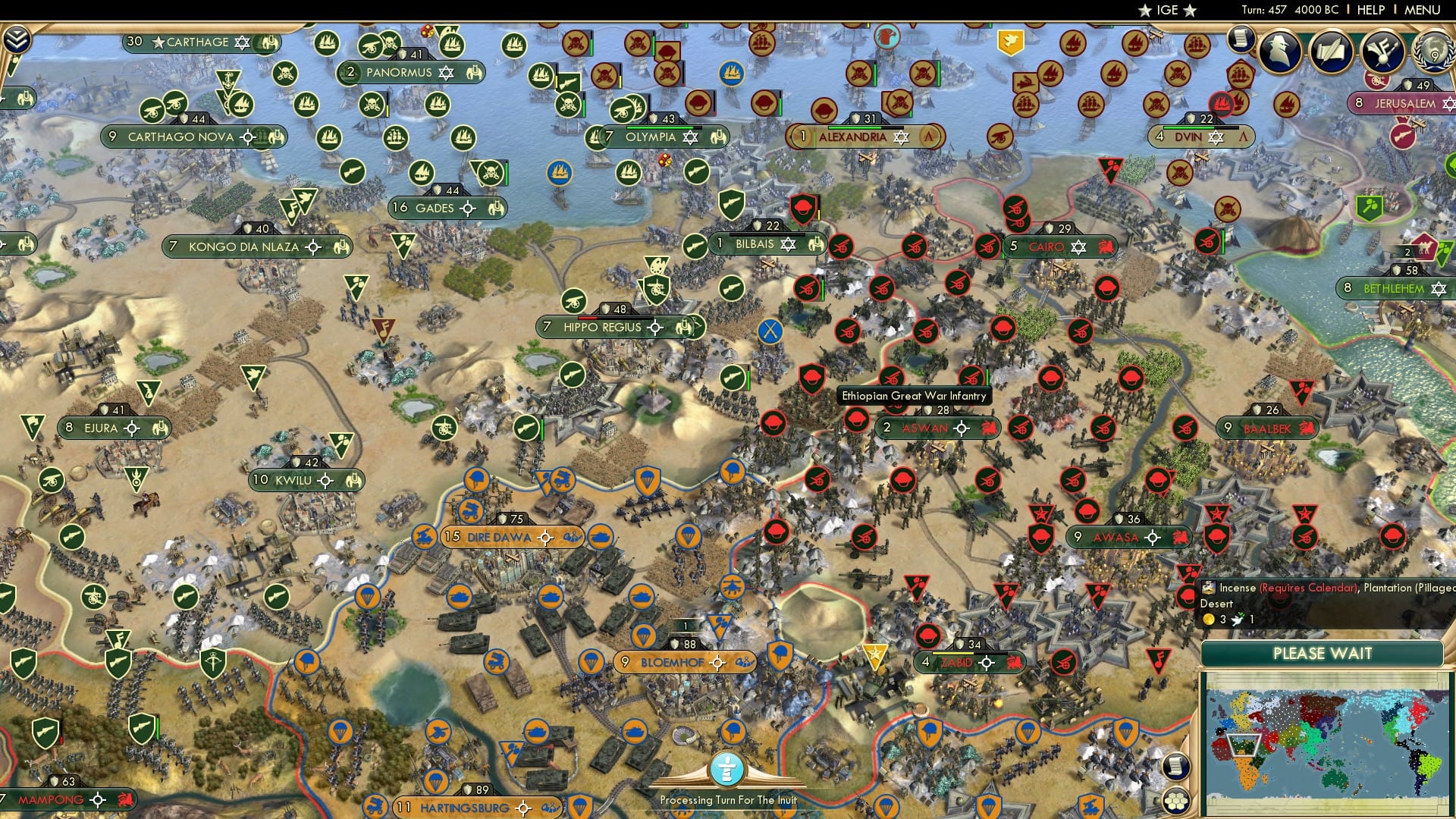1456x819 pixels.
Task: Open the Culture overview icon
Action: [x=1383, y=52]
